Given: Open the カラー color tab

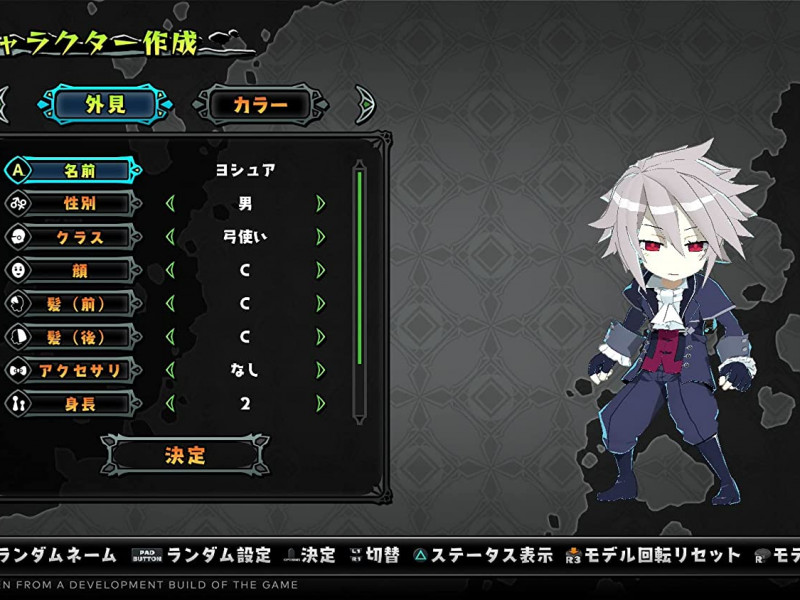Looking at the screenshot, I should (261, 104).
